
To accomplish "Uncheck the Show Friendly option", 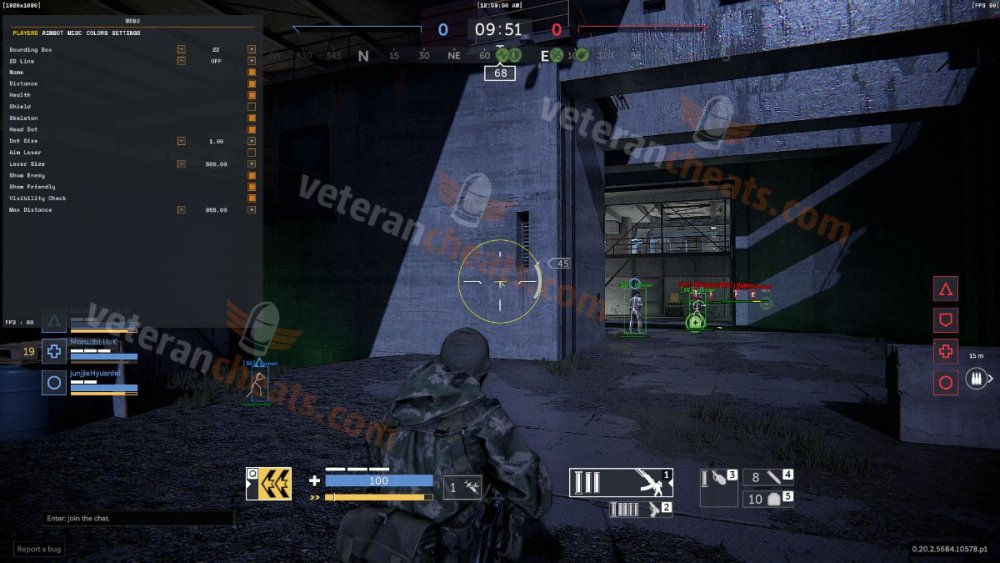I will click(x=251, y=187).
